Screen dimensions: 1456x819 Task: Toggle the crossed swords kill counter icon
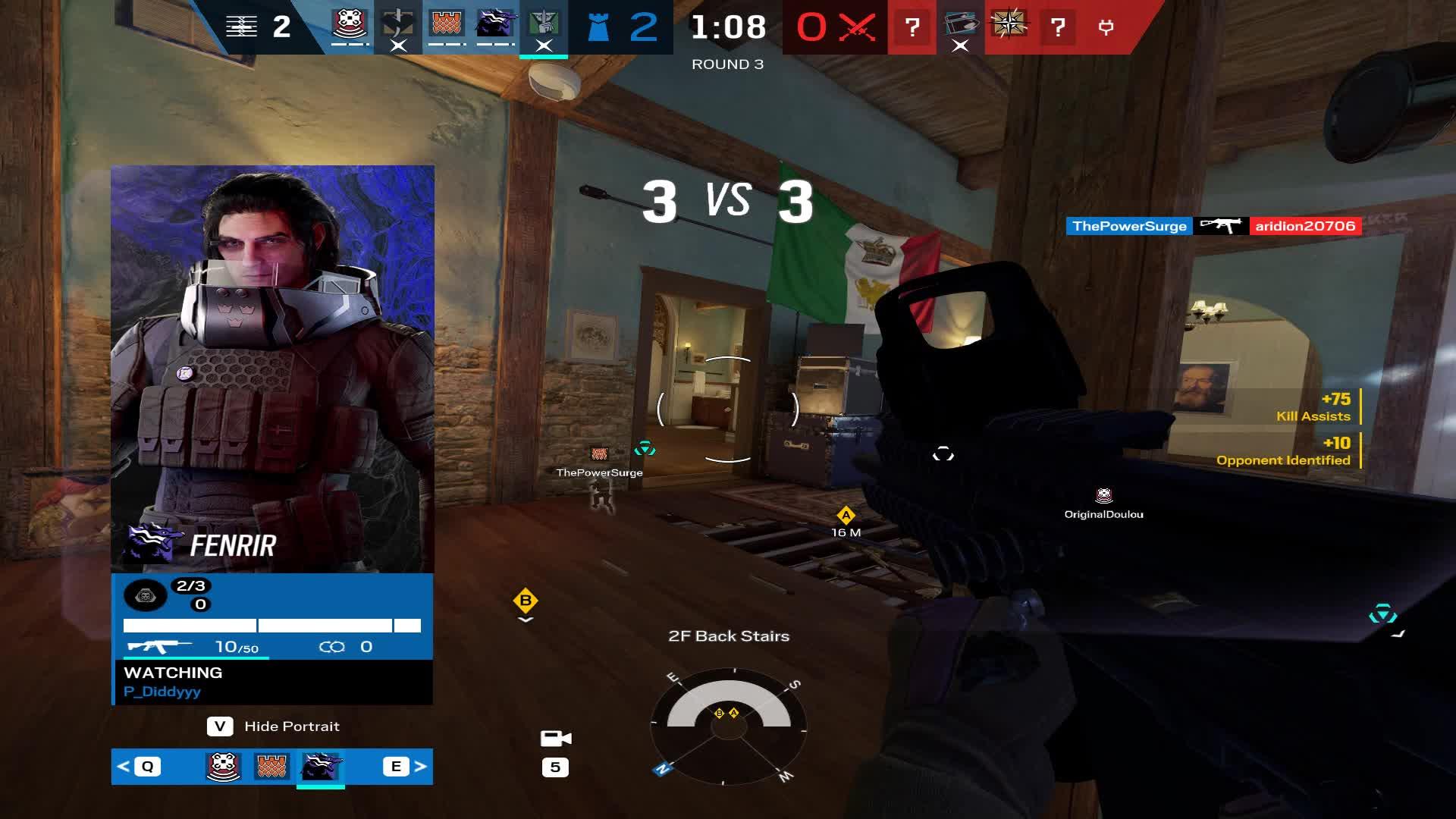tap(857, 25)
